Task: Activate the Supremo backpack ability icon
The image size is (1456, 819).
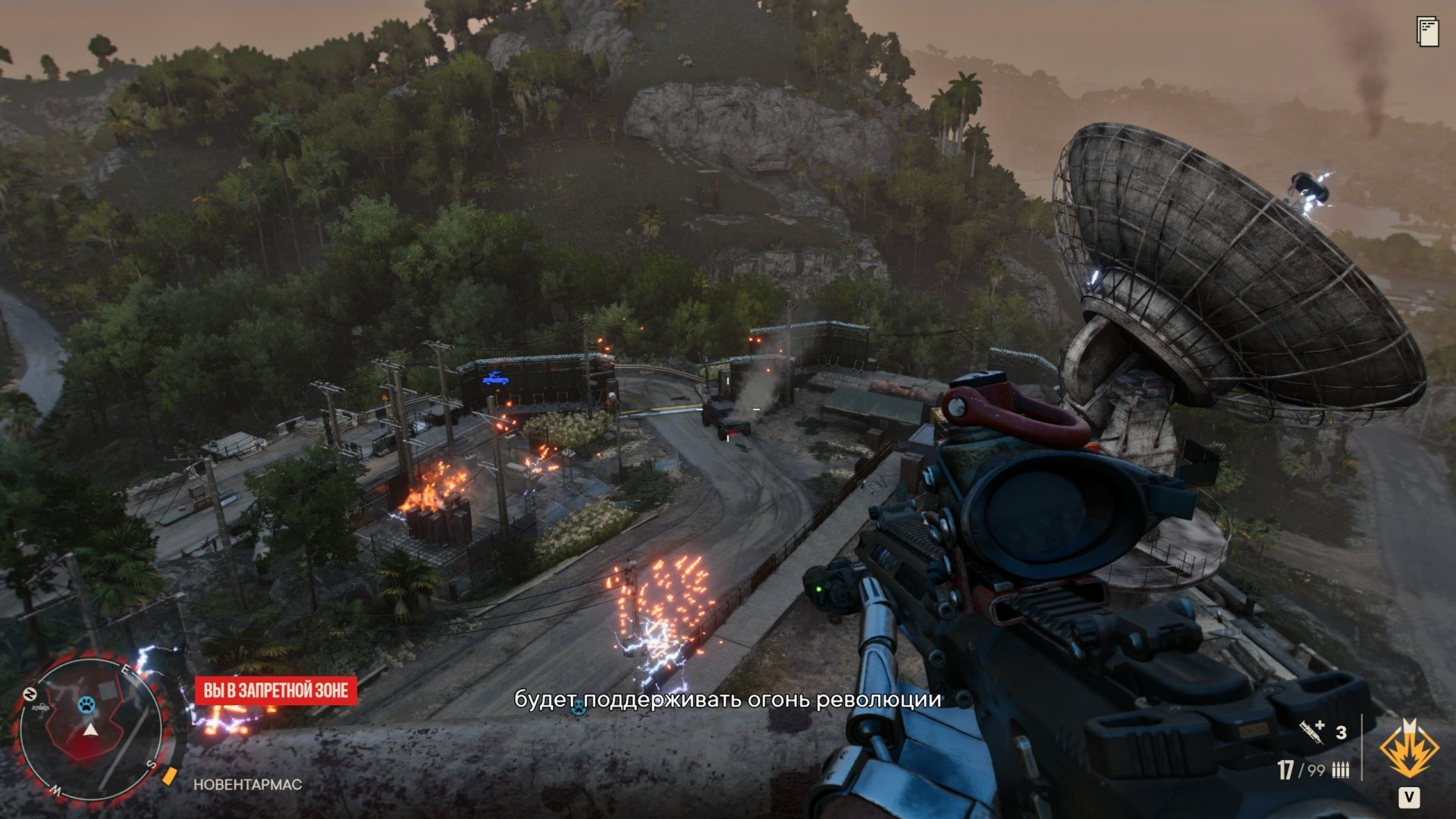Action: coord(1409,749)
